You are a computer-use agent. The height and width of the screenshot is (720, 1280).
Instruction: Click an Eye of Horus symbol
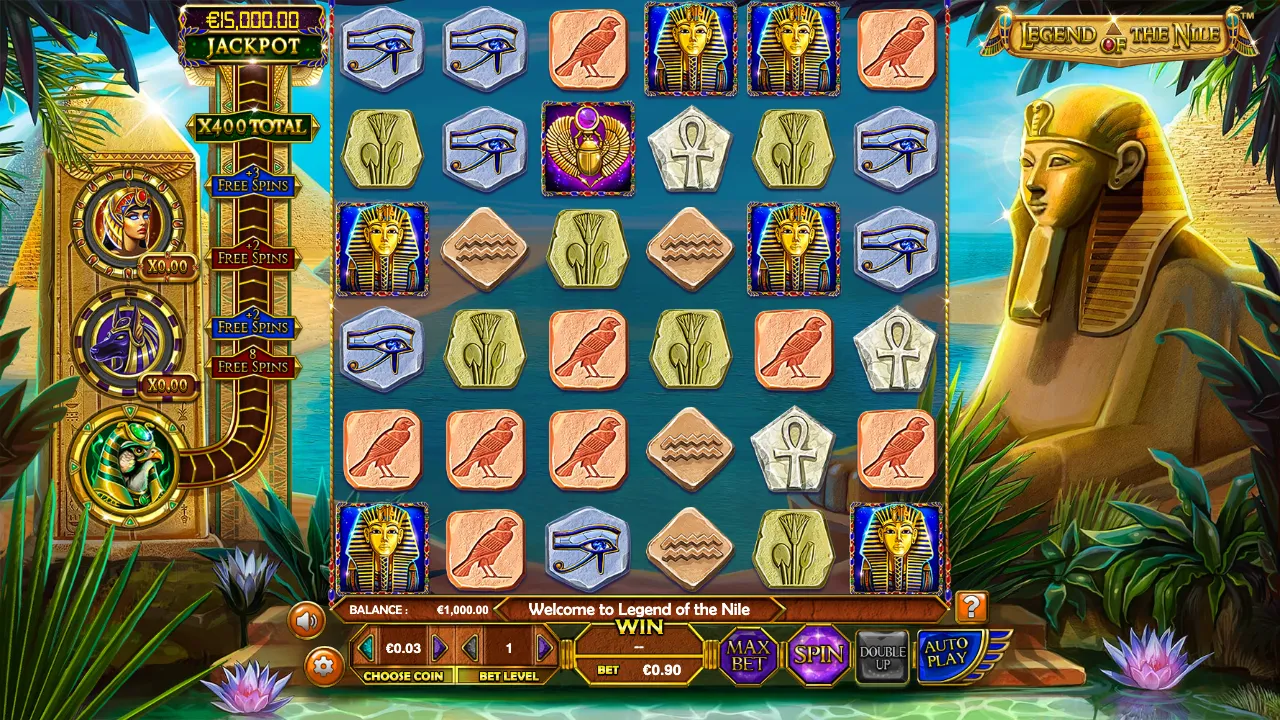(x=381, y=48)
